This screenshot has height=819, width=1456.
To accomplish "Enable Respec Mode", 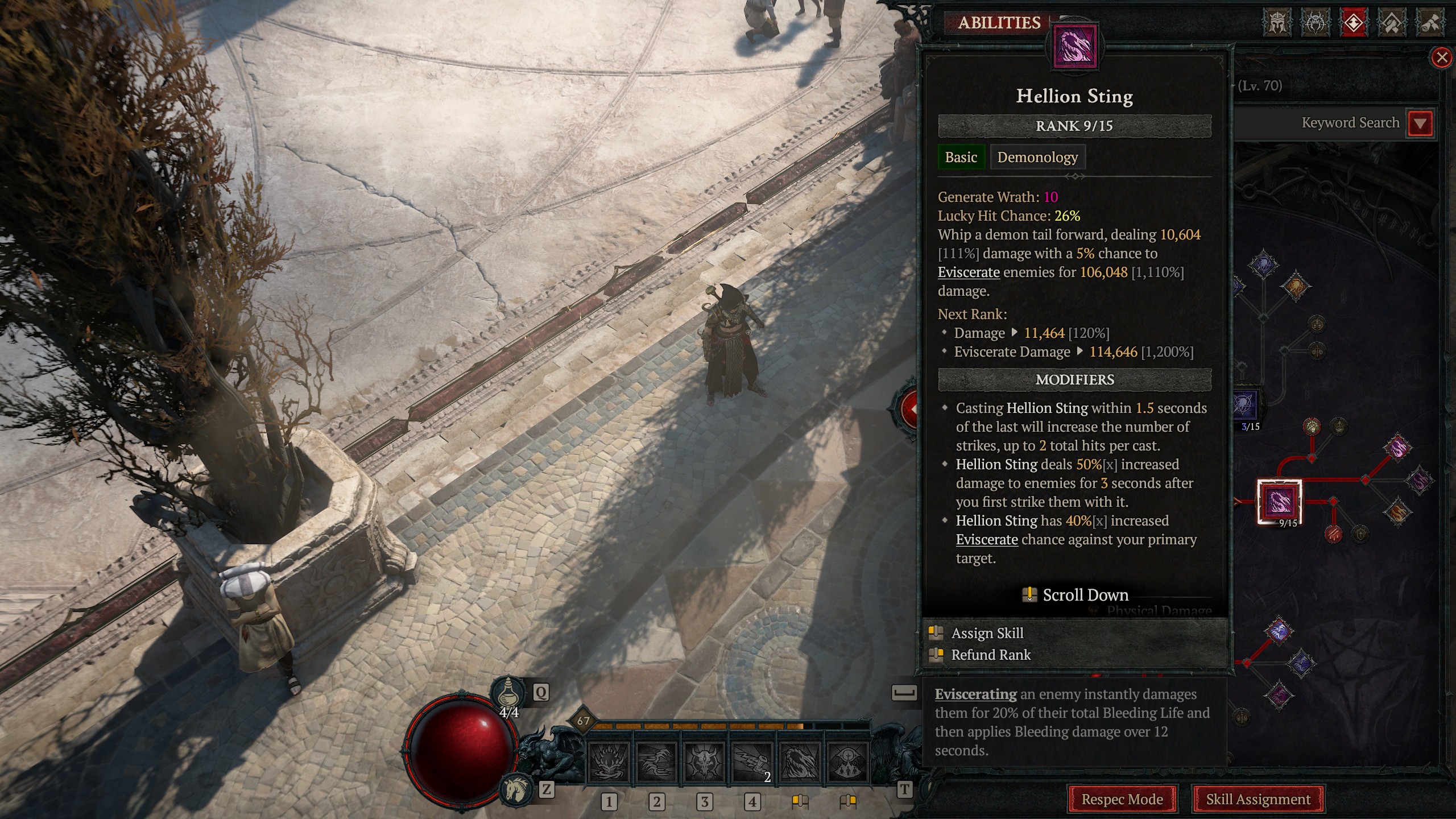I will point(1122,799).
